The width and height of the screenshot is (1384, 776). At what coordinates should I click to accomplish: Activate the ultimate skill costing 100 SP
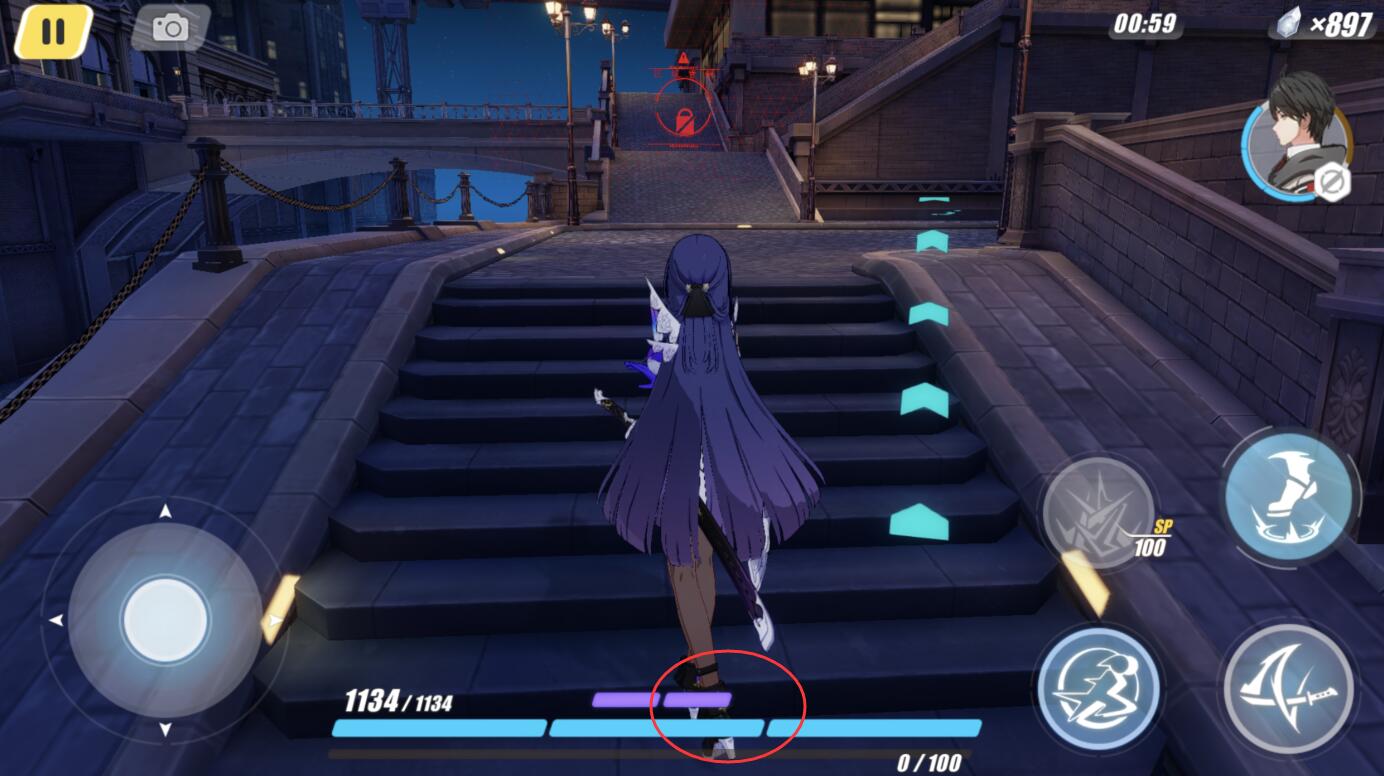(1098, 512)
